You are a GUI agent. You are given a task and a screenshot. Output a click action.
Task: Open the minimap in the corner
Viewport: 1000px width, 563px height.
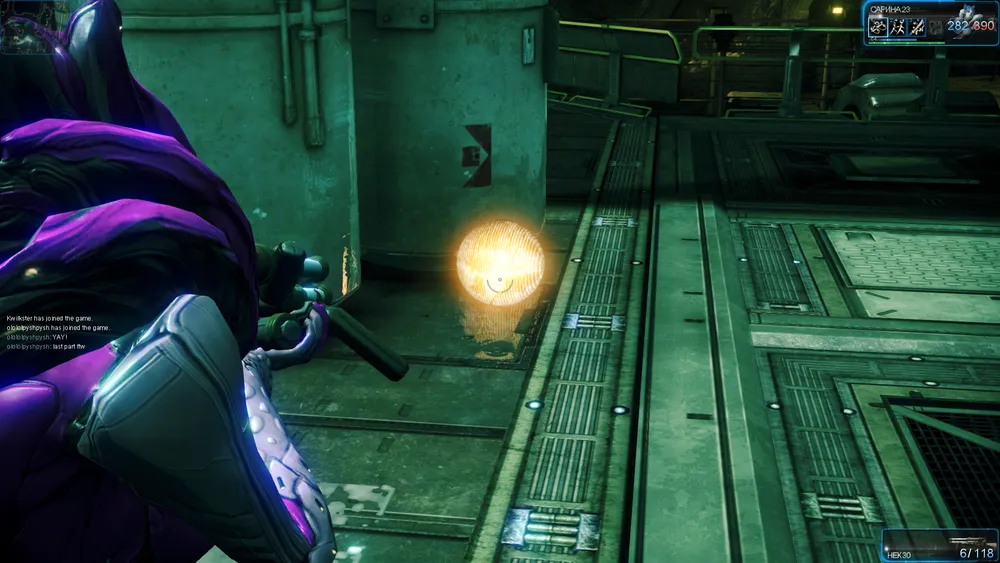[x=27, y=27]
